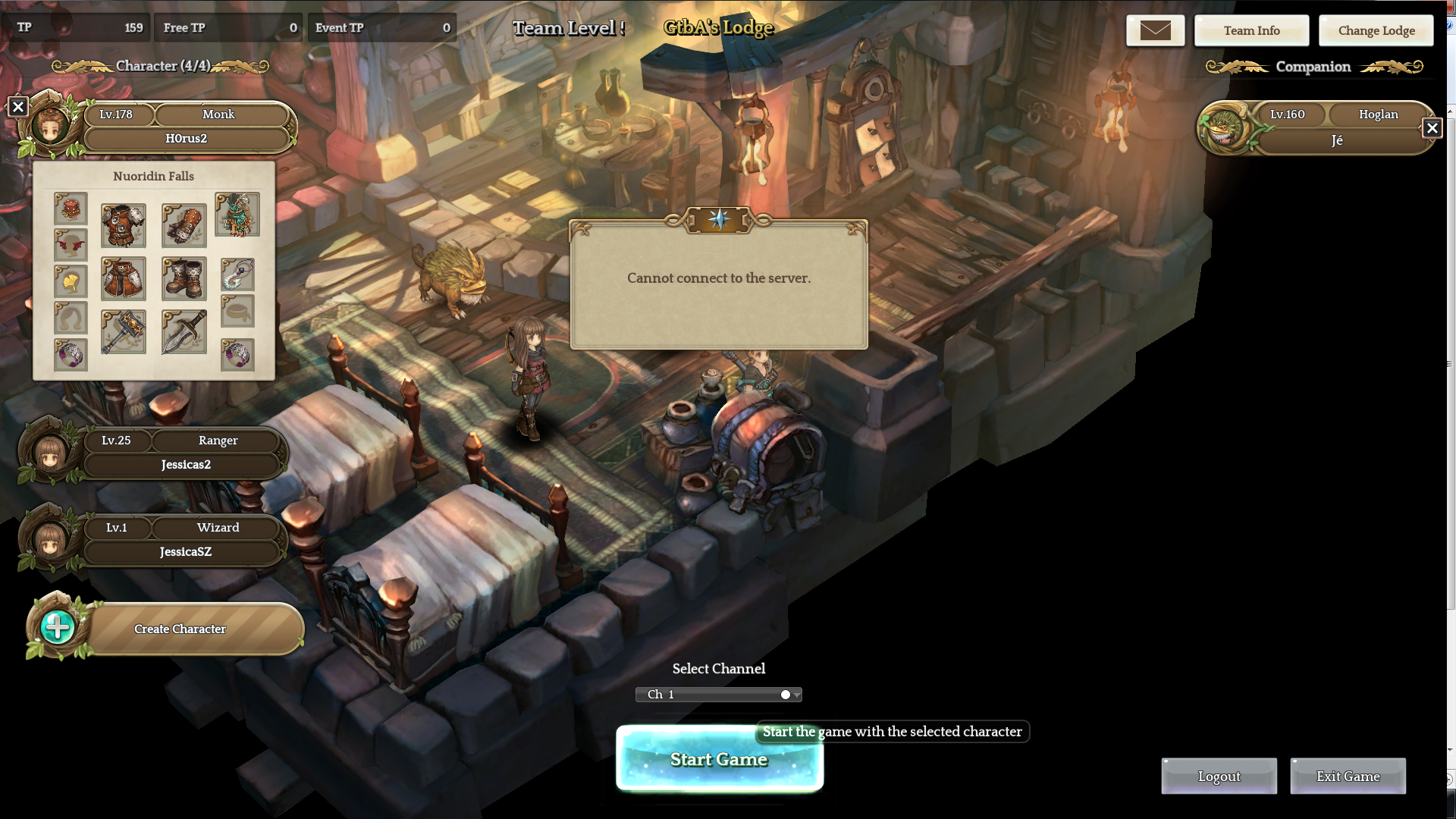Close the Monk H0rus2 character entry
The image size is (1456, 819).
18,107
